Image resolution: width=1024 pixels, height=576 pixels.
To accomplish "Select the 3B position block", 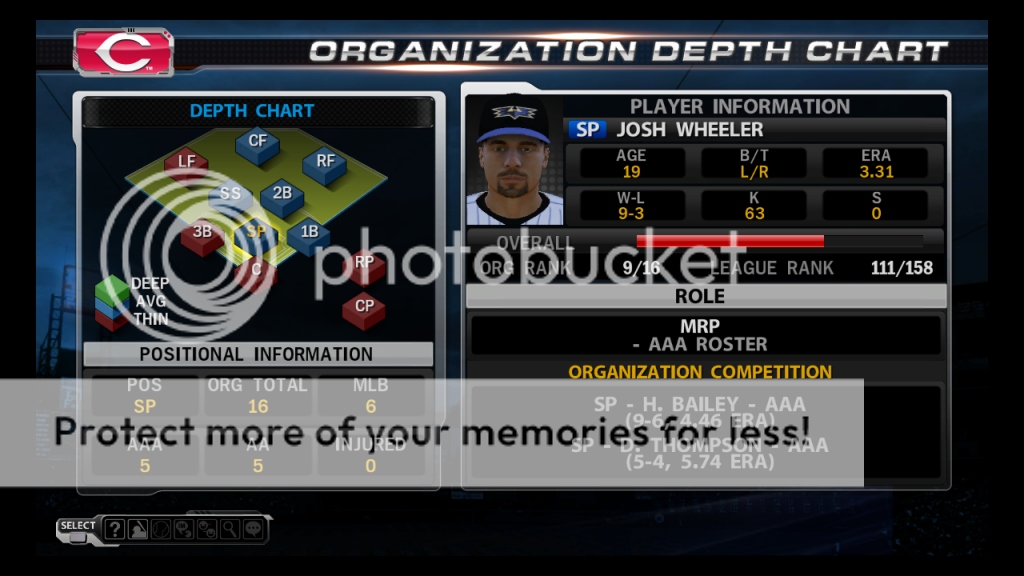I will 202,233.
